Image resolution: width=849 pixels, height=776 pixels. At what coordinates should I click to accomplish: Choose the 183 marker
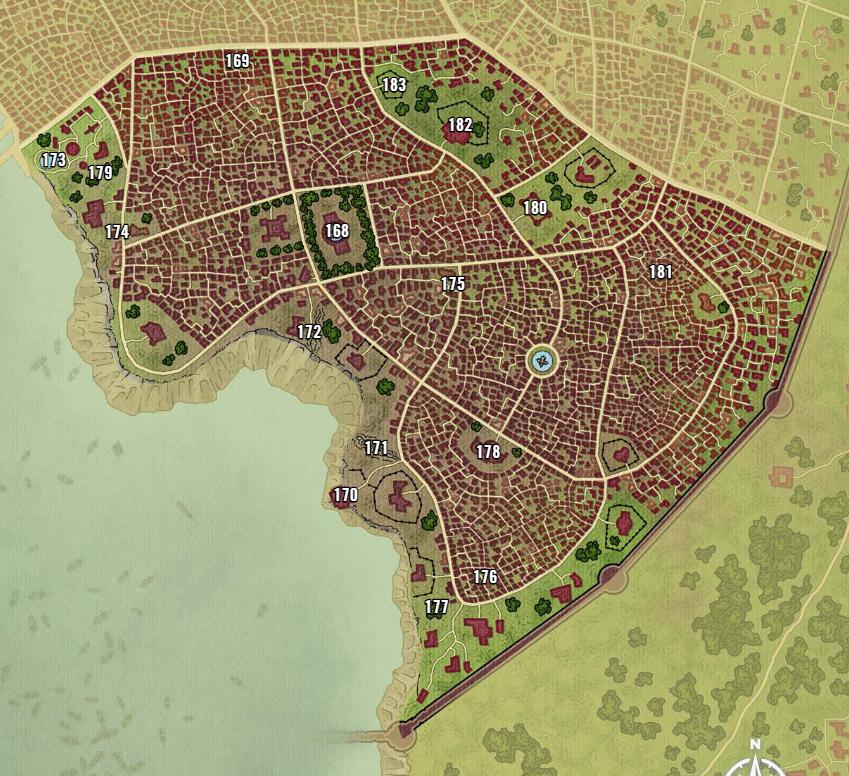click(x=395, y=85)
